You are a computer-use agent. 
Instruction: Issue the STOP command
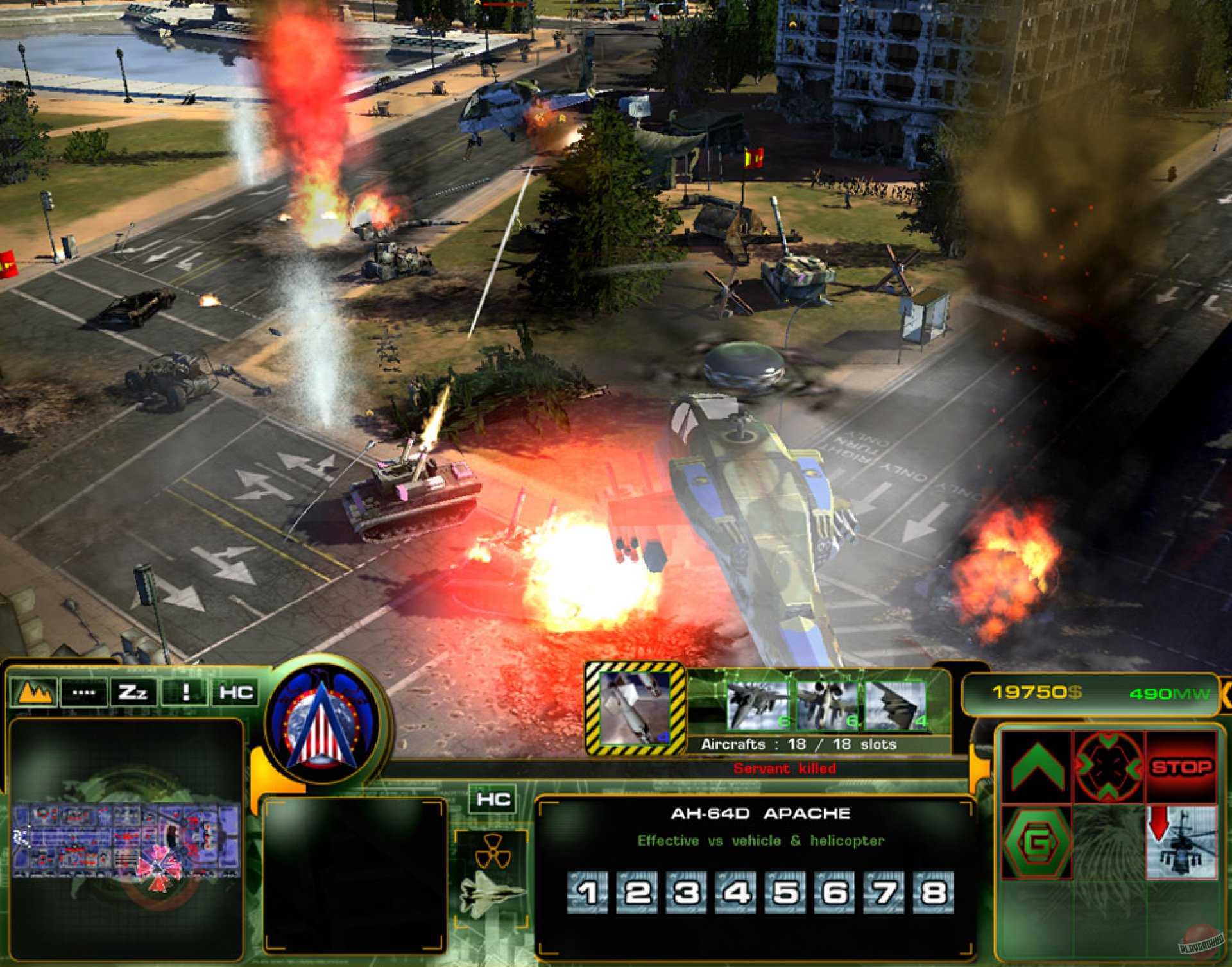(1181, 767)
